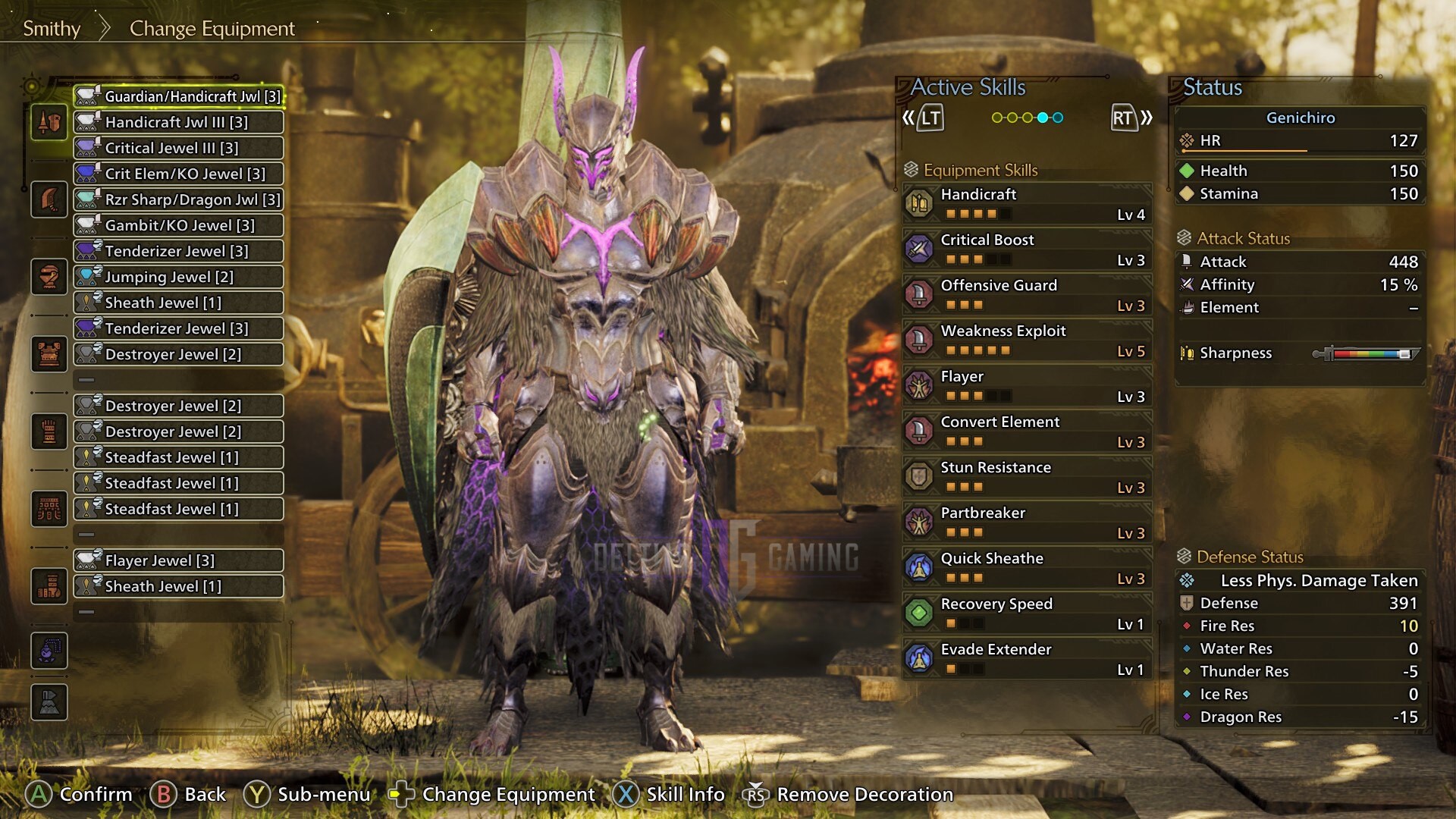1456x819 pixels.
Task: Select the weapon equipment icon
Action: point(49,122)
